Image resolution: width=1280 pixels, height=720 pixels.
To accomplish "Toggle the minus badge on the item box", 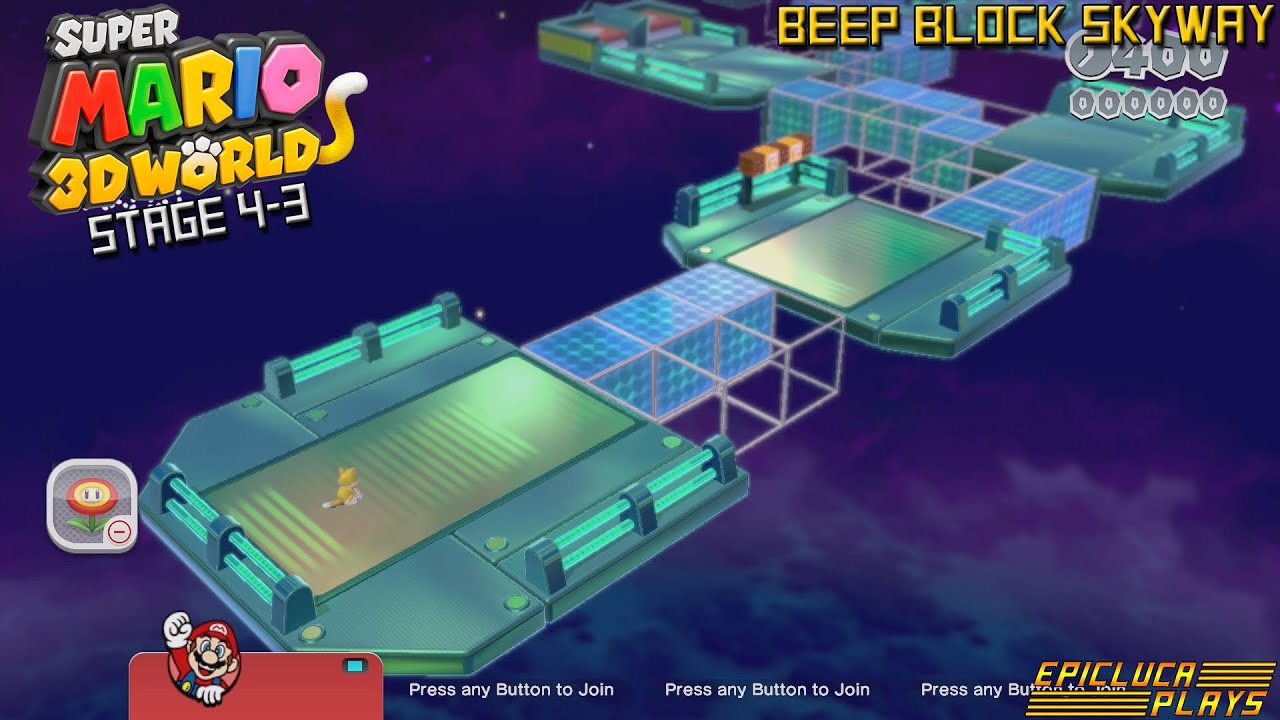I will coord(118,533).
